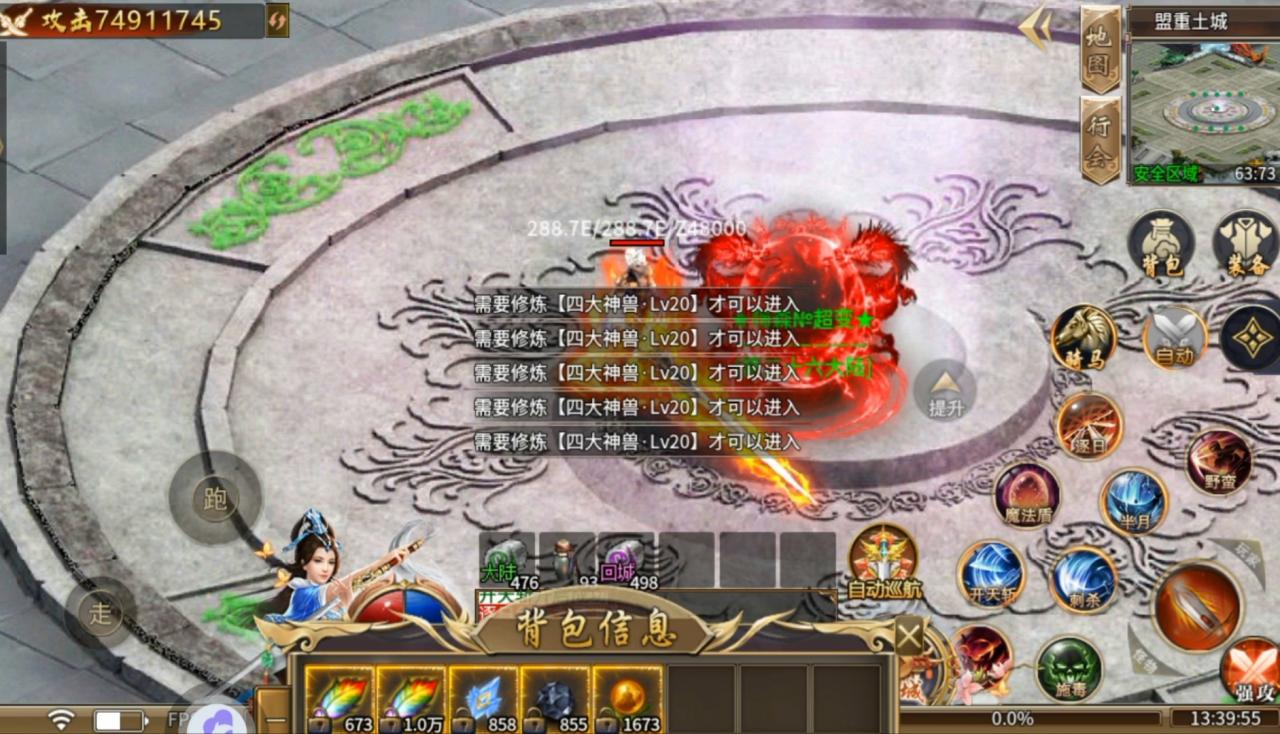1280x734 pixels.
Task: Open the 行会 guild button
Action: (x=1100, y=140)
